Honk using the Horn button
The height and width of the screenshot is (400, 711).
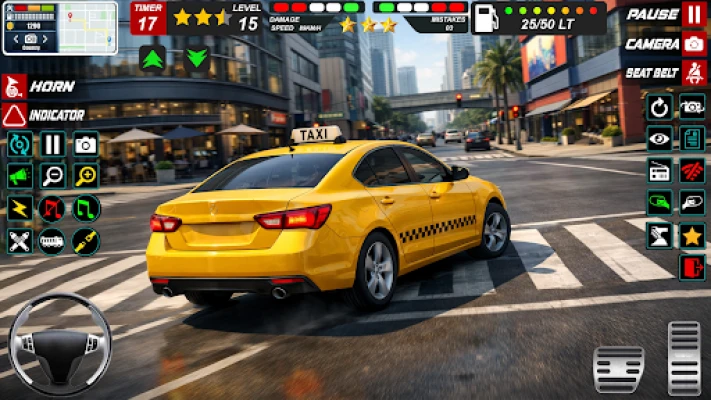tap(15, 86)
